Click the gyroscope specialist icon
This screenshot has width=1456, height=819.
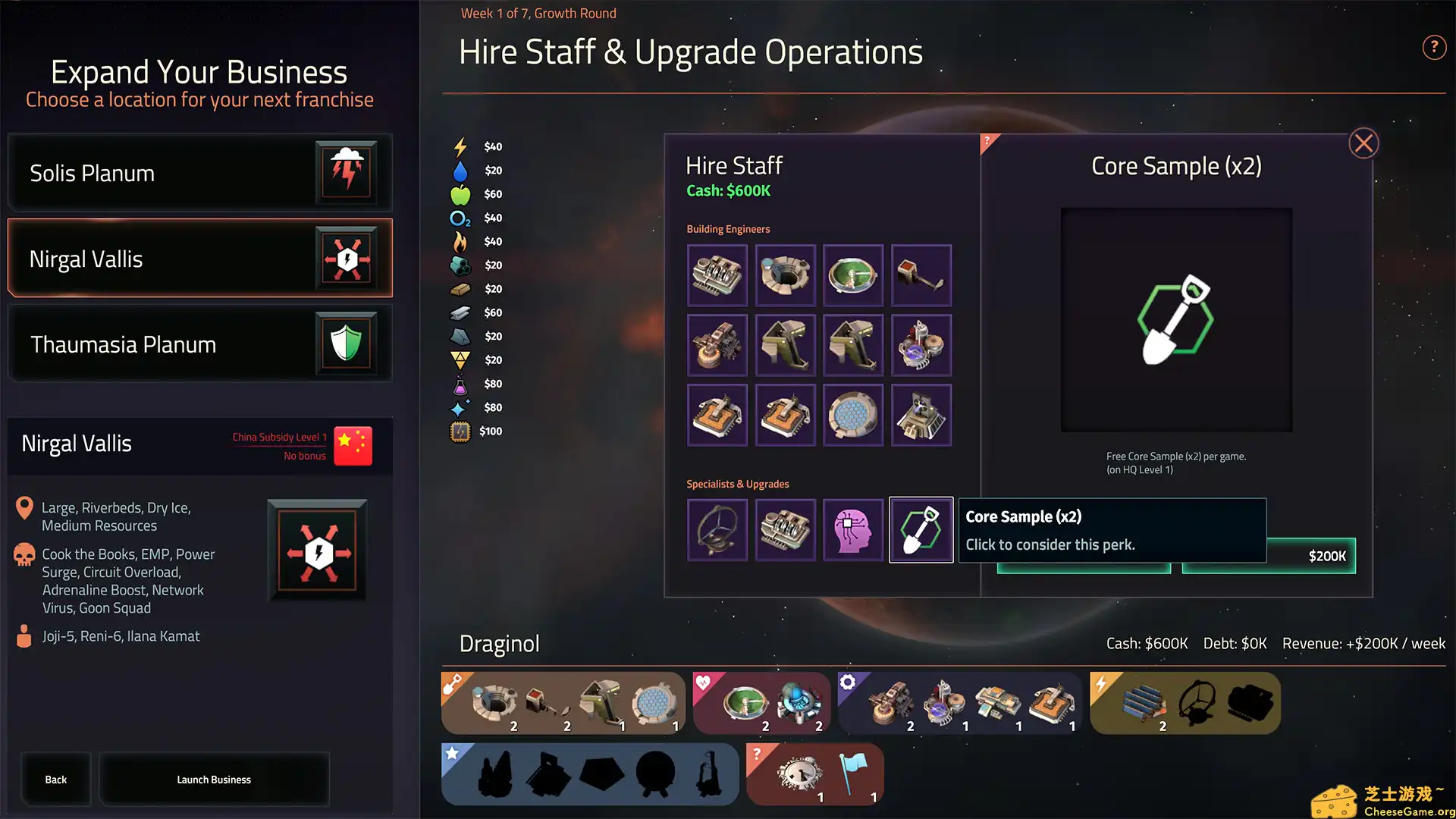(717, 529)
